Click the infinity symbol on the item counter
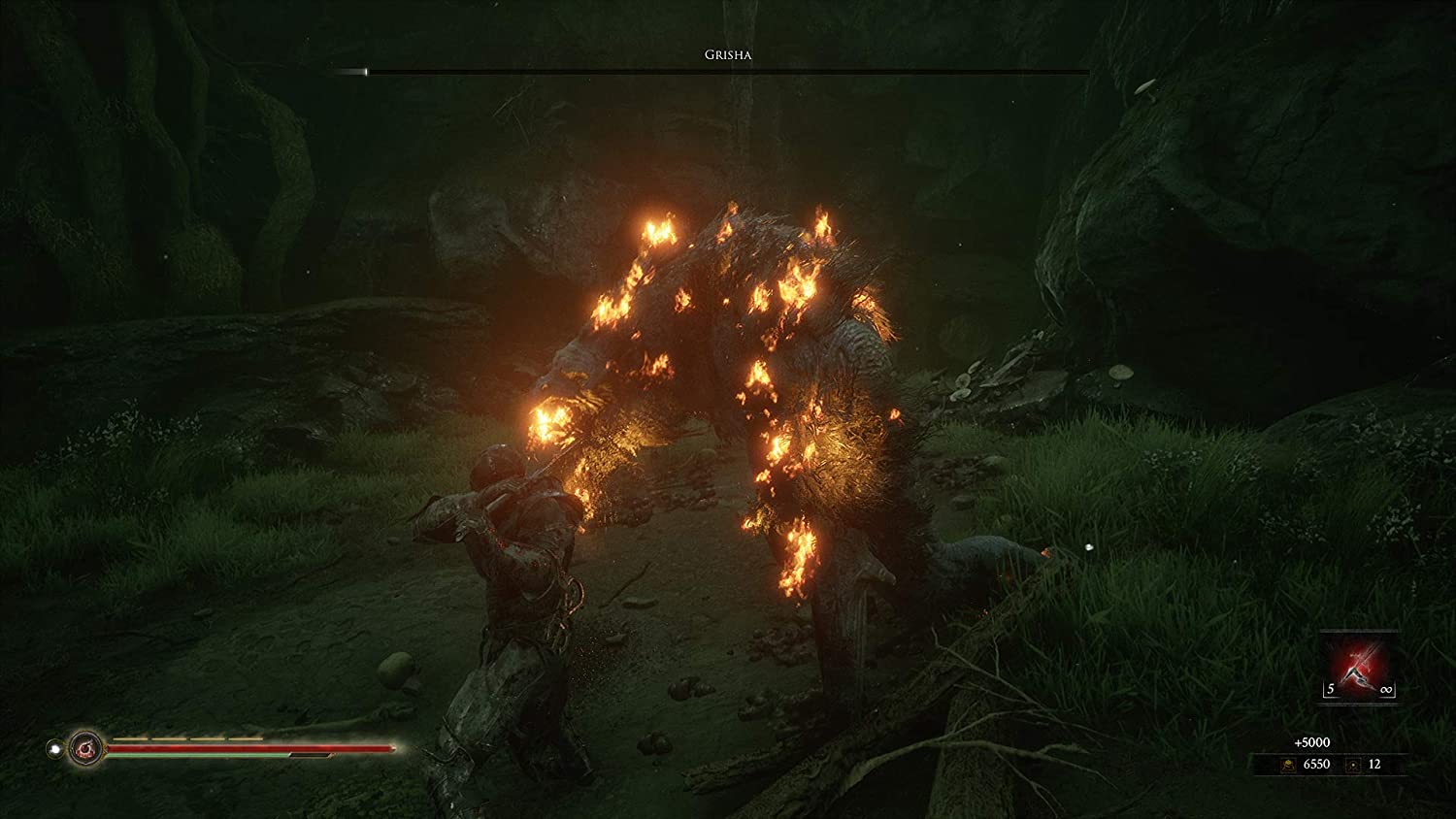Image resolution: width=1456 pixels, height=819 pixels. (x=1386, y=689)
